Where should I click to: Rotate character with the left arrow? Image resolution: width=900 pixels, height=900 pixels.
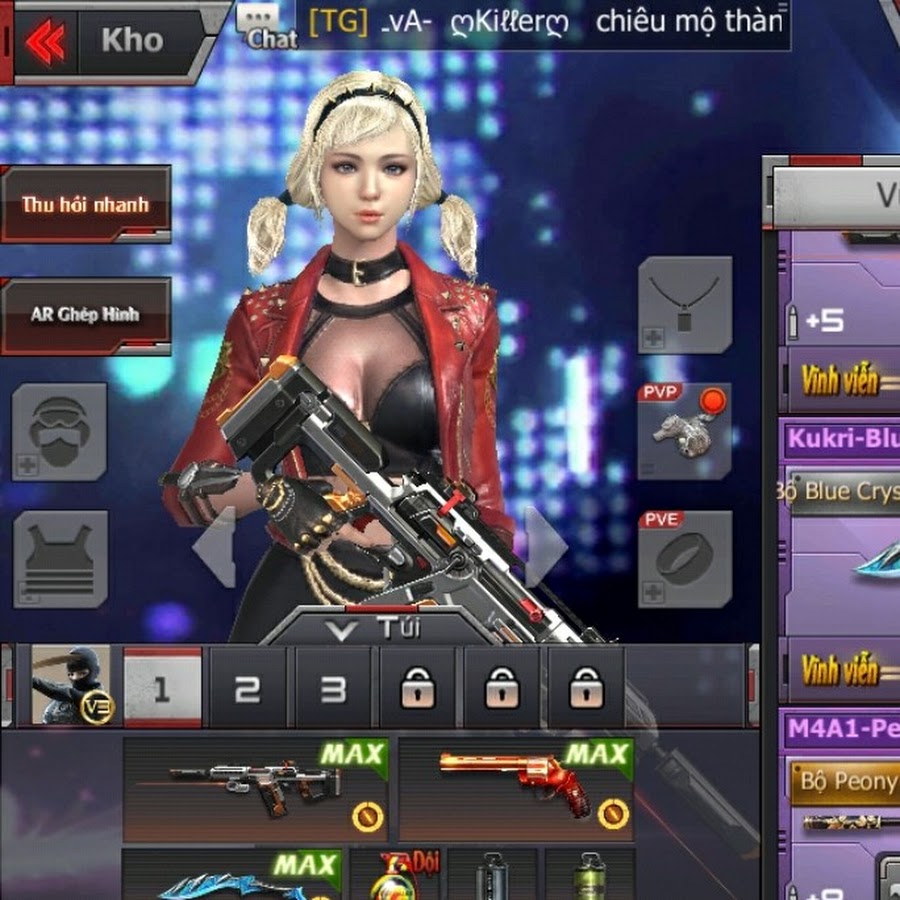216,546
